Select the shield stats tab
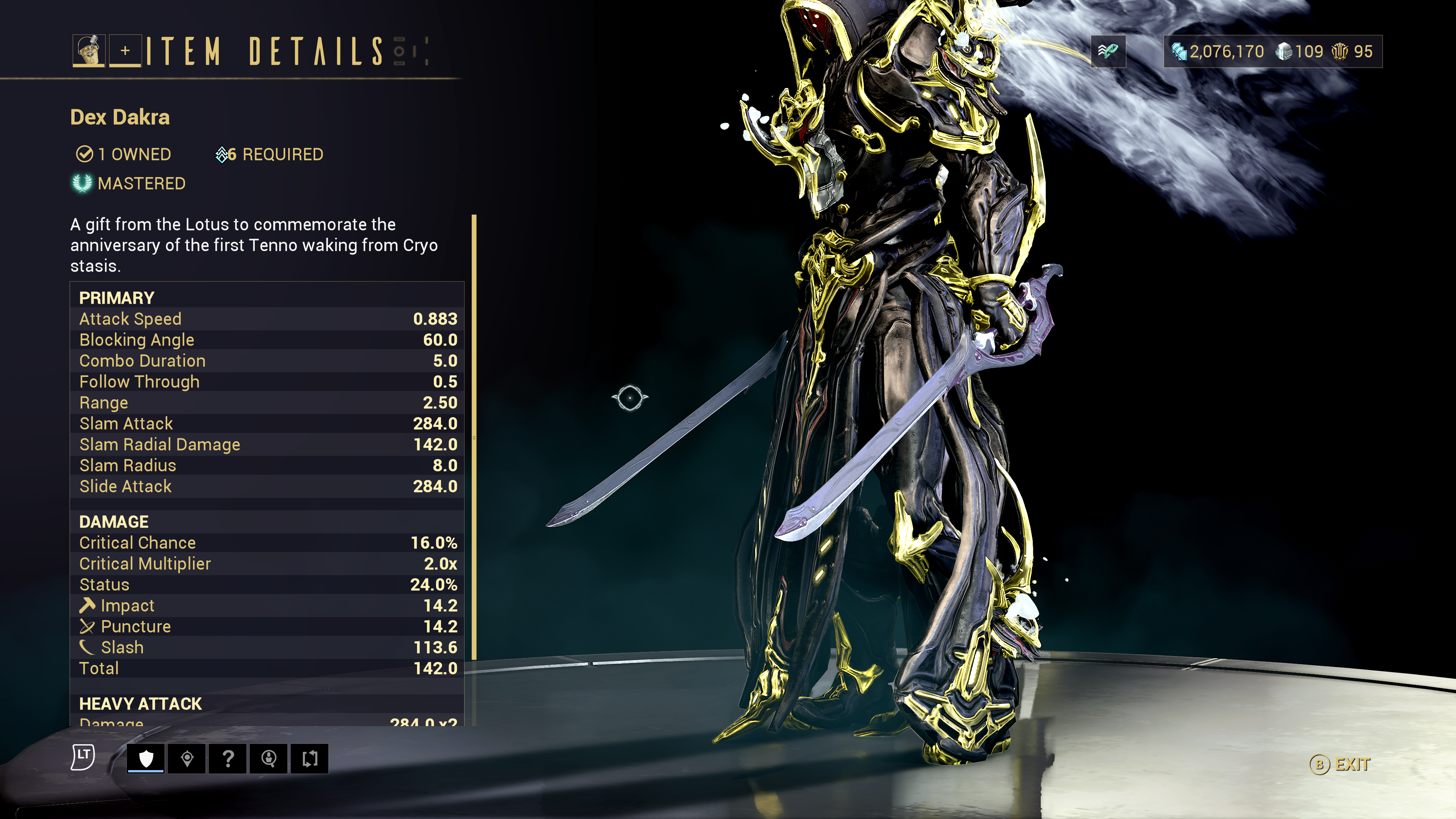1456x819 pixels. click(146, 758)
